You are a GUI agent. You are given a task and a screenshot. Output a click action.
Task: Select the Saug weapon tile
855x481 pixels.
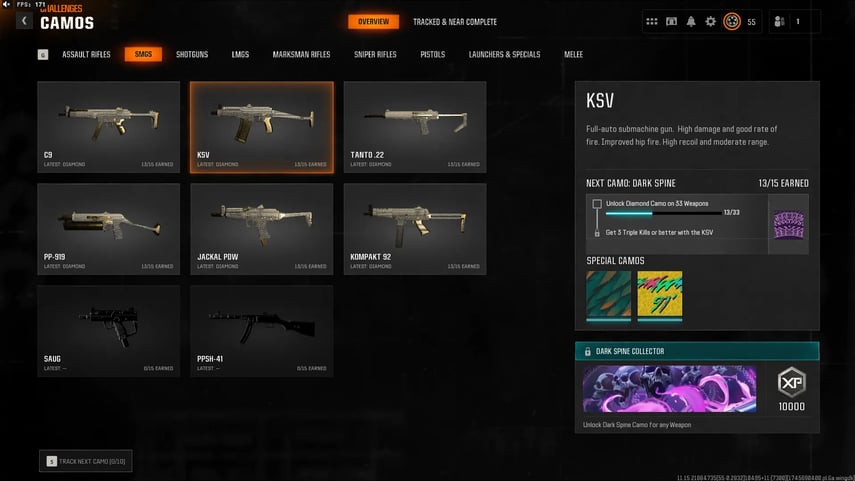point(109,331)
